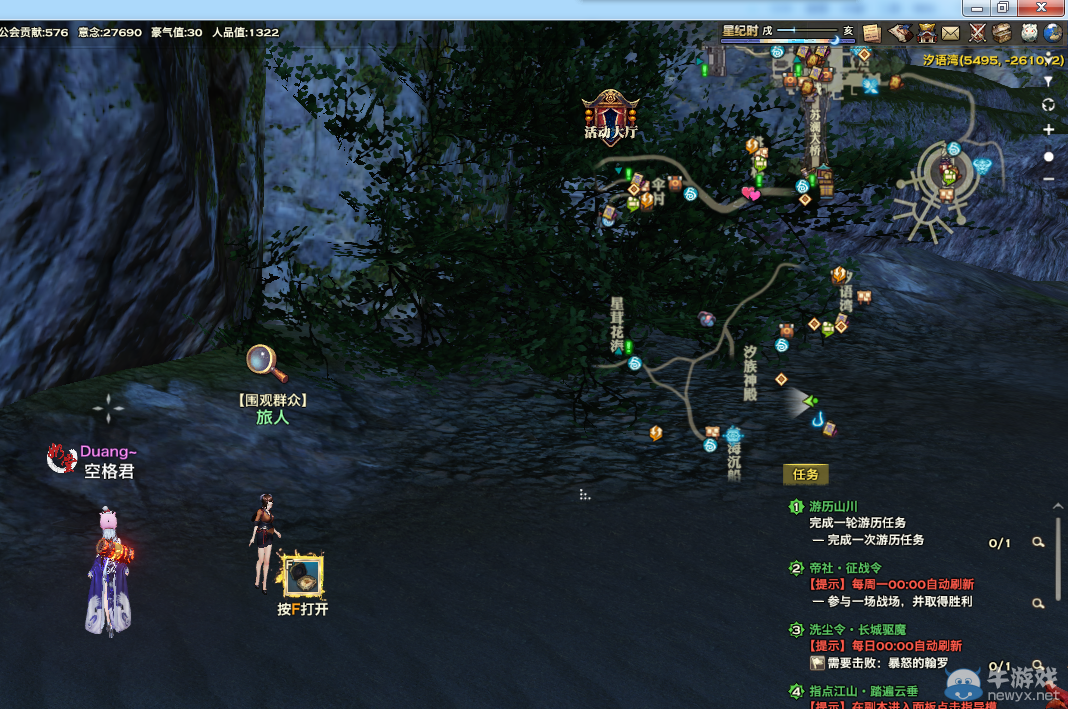Click the magnifier beside 参与一场战场 objective

pyautogui.click(x=1039, y=603)
